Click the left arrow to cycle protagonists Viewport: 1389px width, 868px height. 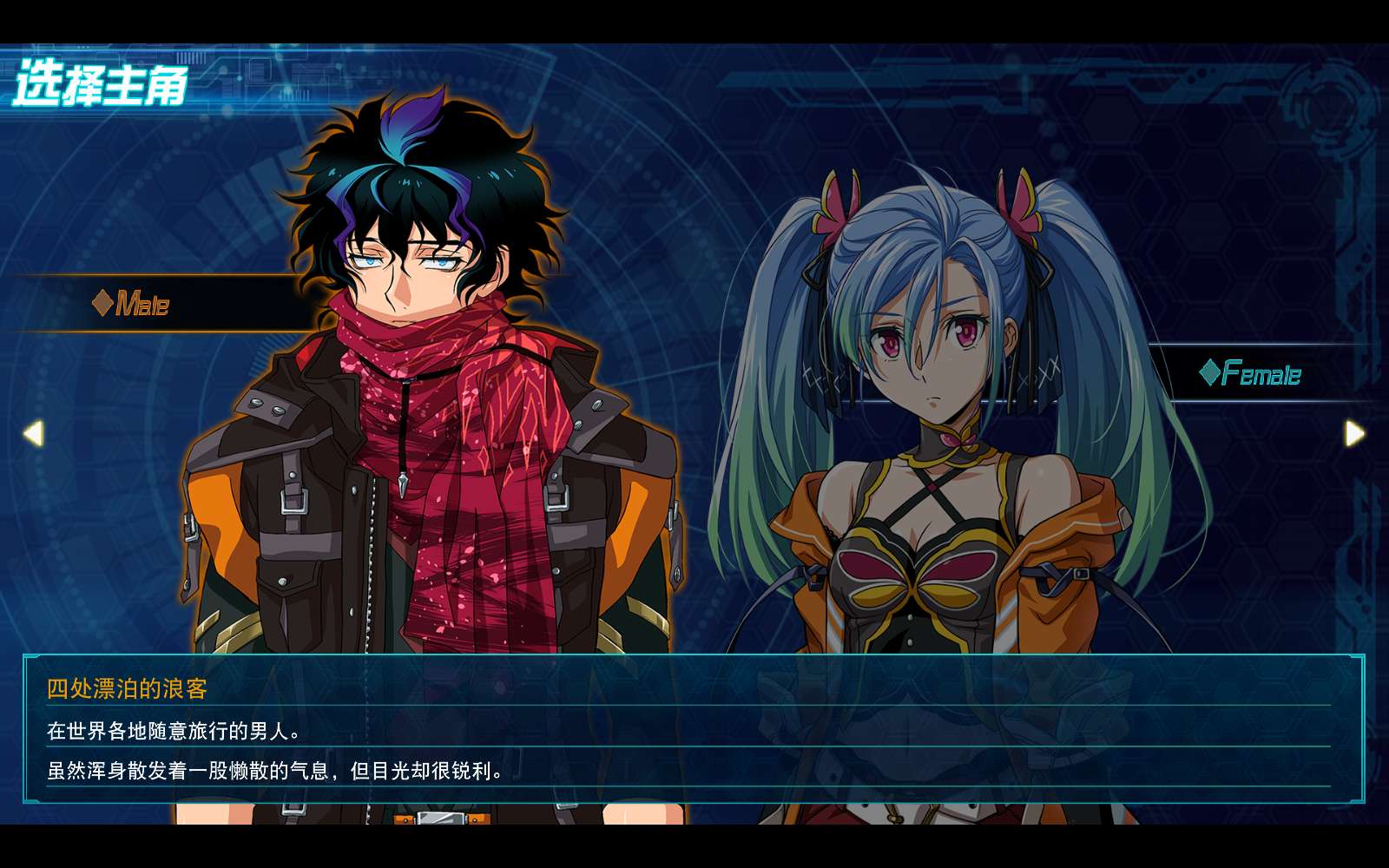coord(33,432)
